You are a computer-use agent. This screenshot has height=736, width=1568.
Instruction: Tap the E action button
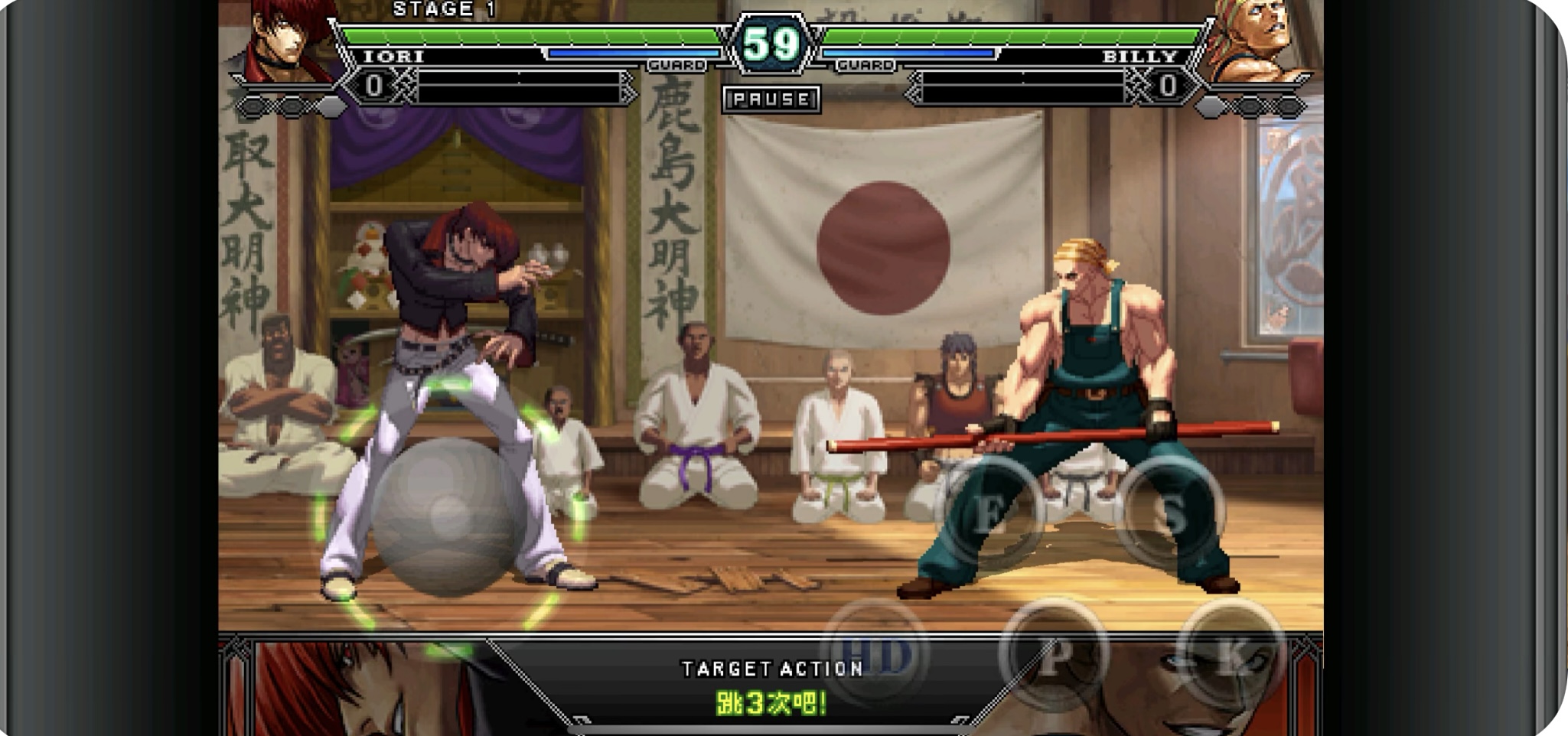click(x=990, y=512)
